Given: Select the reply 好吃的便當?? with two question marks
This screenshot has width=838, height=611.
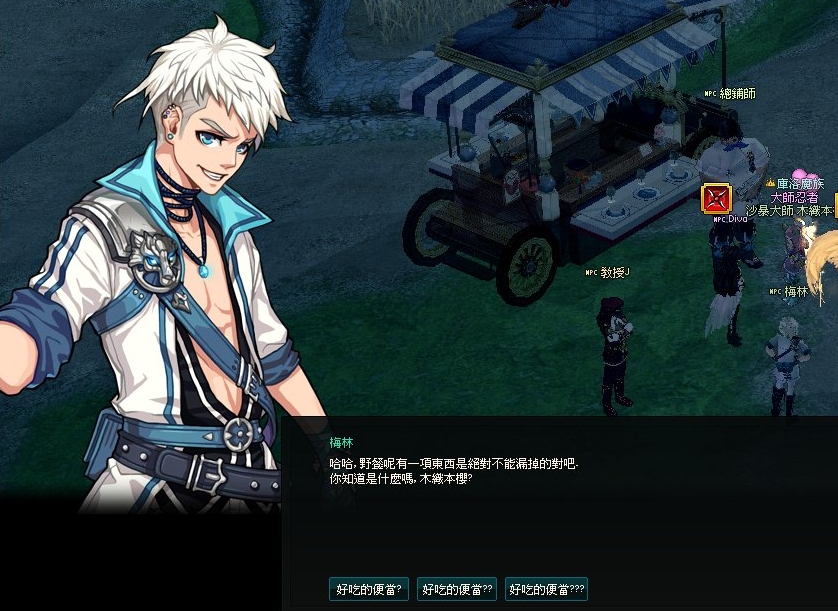Looking at the screenshot, I should point(456,589).
